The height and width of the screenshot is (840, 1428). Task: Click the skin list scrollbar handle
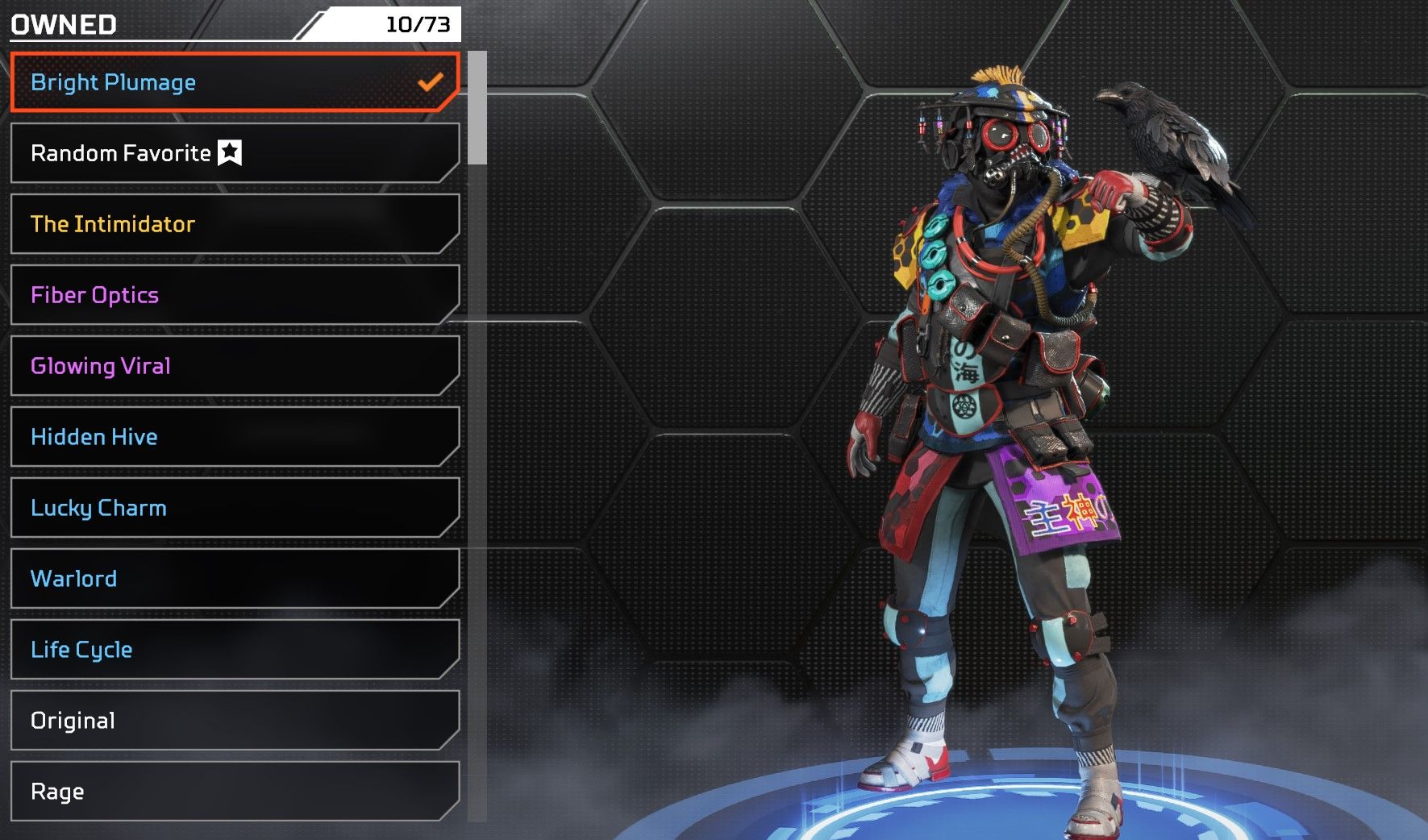[x=477, y=108]
